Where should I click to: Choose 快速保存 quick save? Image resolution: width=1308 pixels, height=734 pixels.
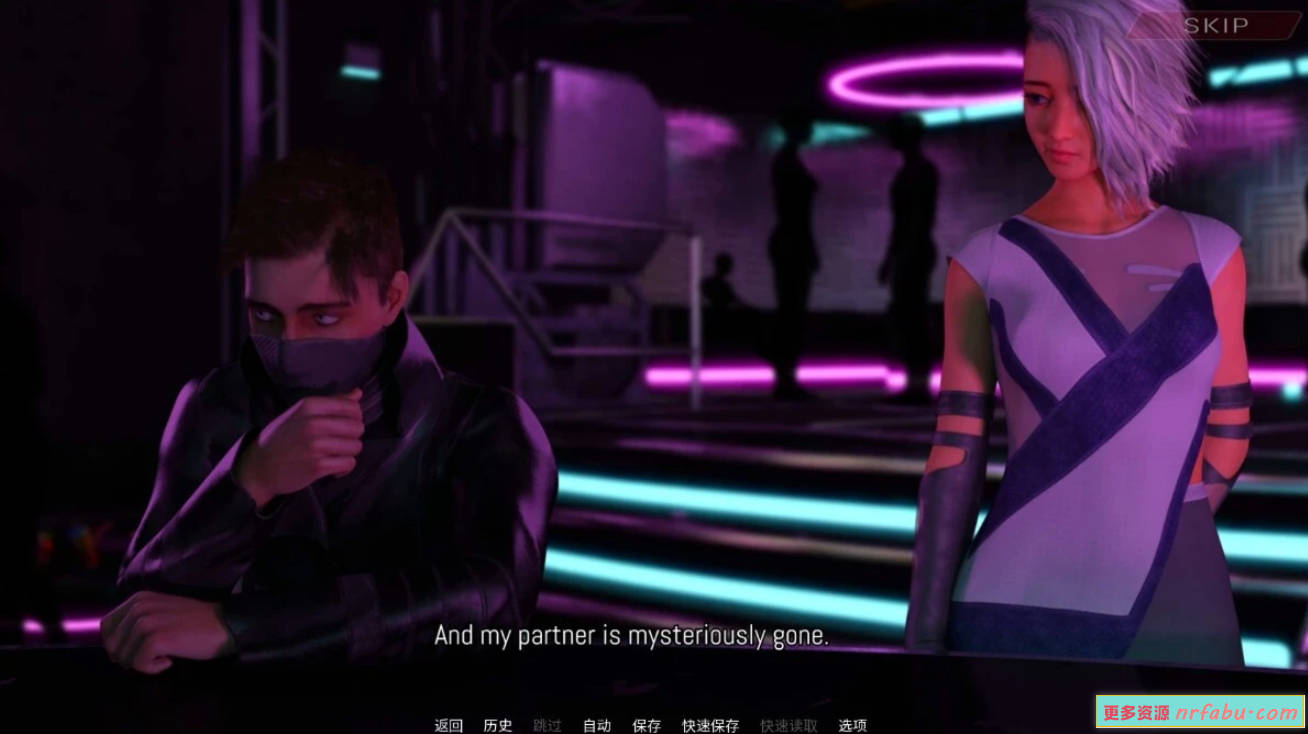click(710, 725)
